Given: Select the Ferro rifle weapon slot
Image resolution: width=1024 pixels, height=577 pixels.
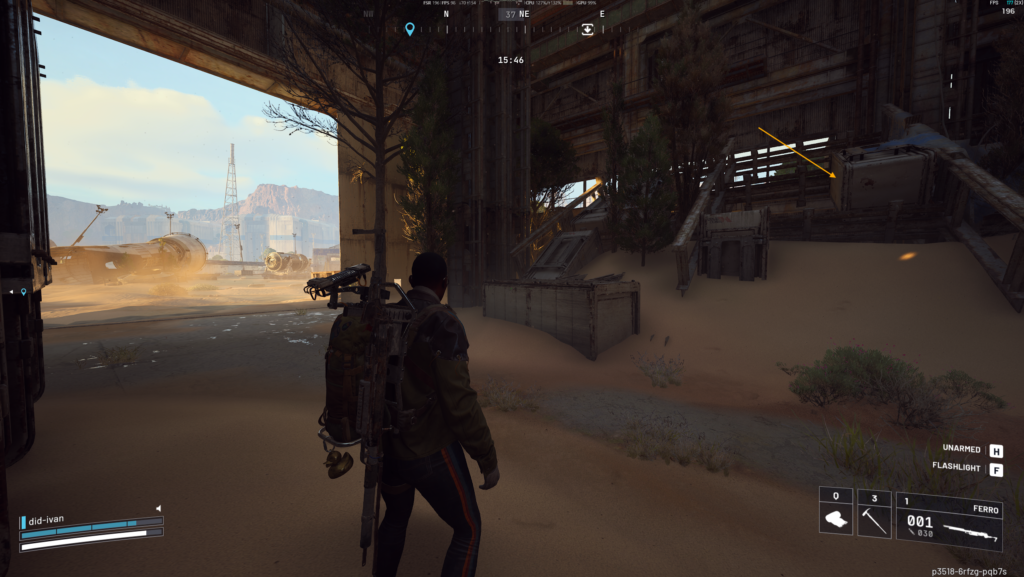Looking at the screenshot, I should pos(948,521).
